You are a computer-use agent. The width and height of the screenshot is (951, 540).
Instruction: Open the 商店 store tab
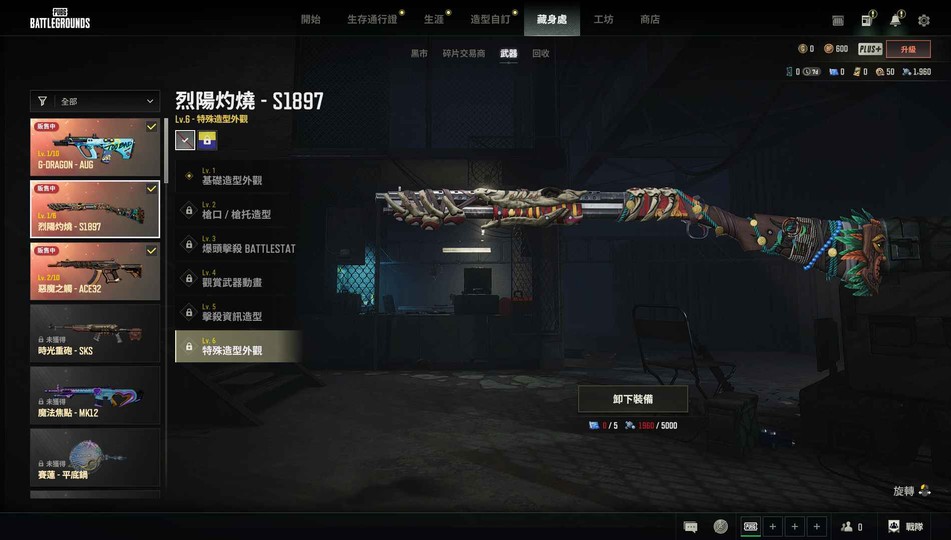click(x=649, y=20)
